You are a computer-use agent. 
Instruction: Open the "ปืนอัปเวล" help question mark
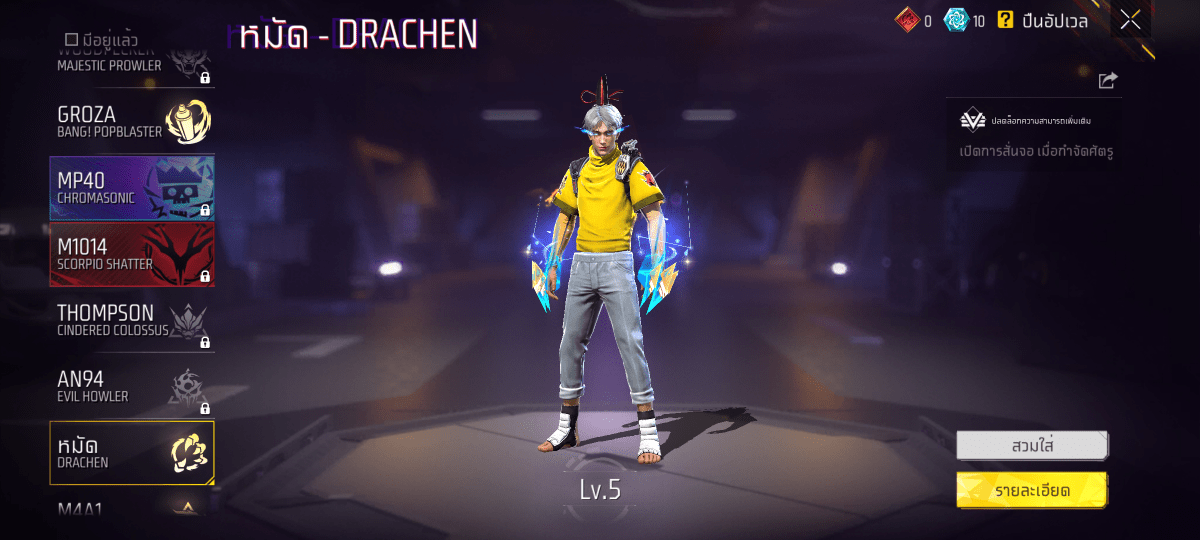(1005, 19)
